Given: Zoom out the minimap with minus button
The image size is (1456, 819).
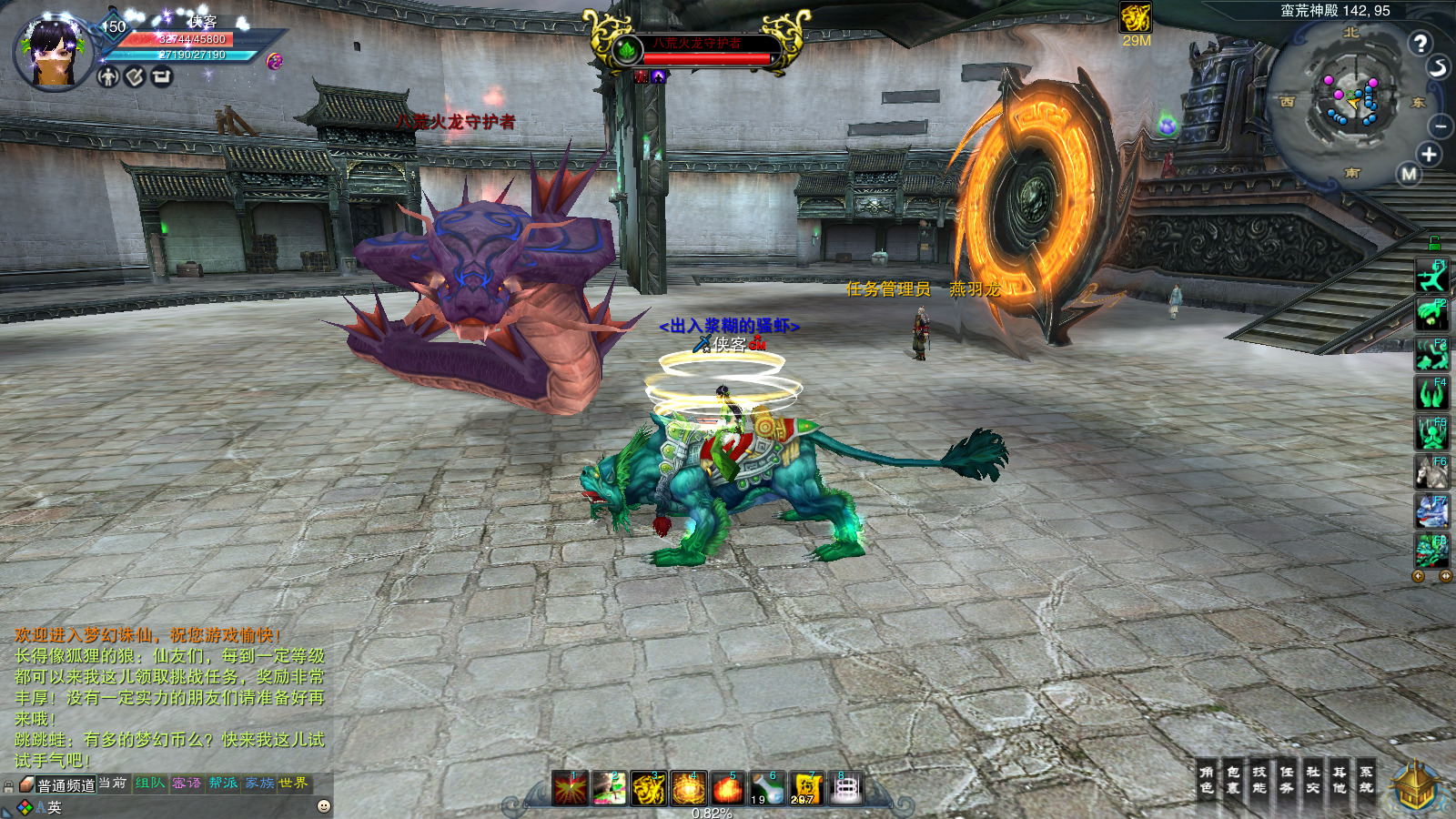Looking at the screenshot, I should tap(1441, 126).
